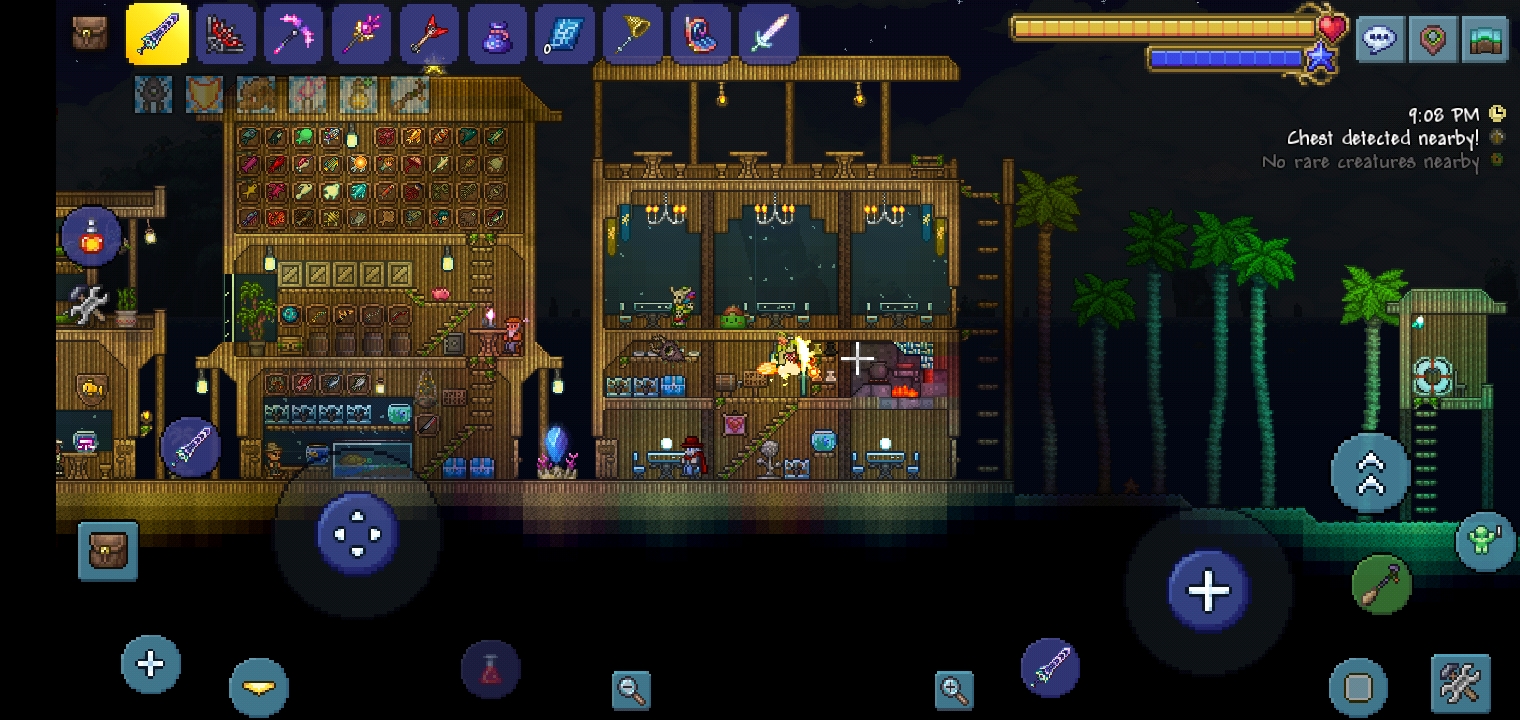Image resolution: width=1520 pixels, height=720 pixels.
Task: Select the highlighted purple sword hotbar slot
Action: (x=158, y=35)
